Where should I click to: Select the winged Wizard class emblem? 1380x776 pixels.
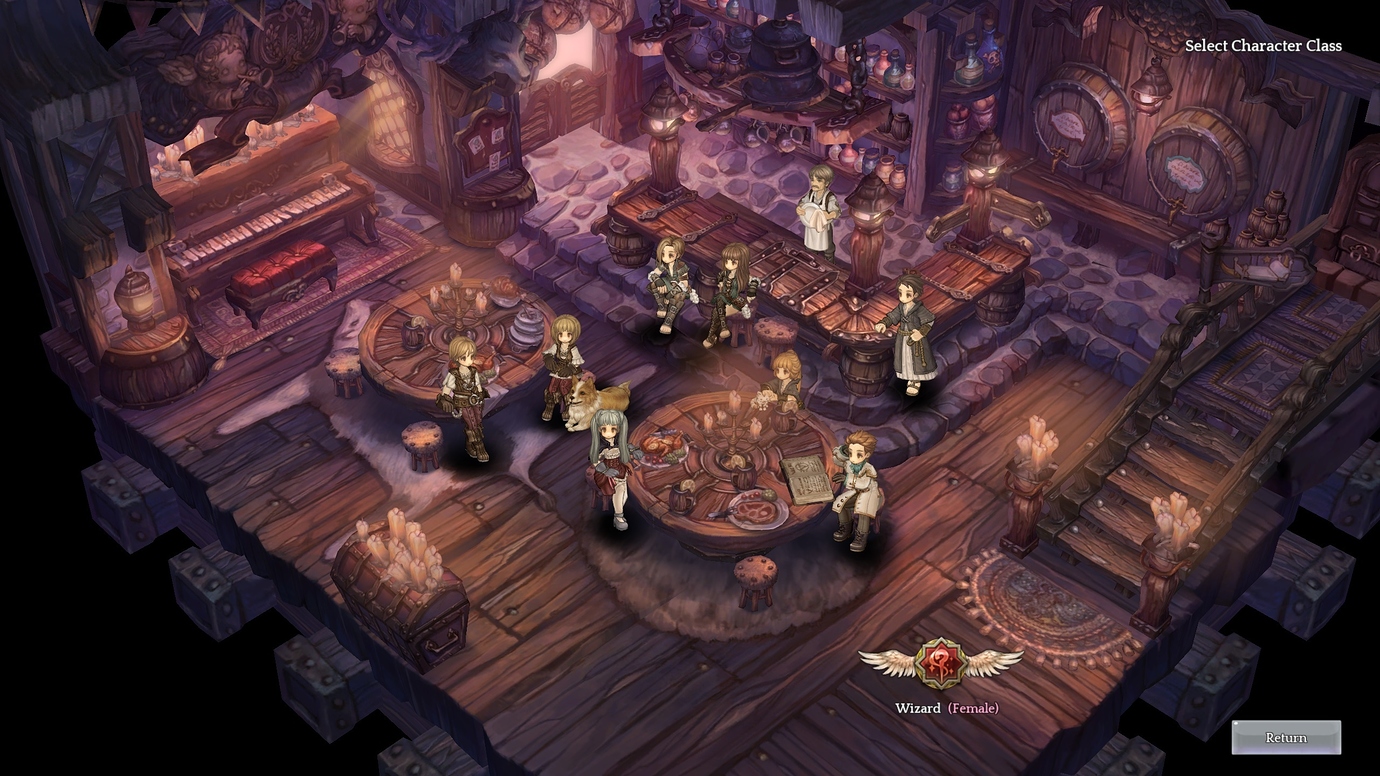(940, 663)
